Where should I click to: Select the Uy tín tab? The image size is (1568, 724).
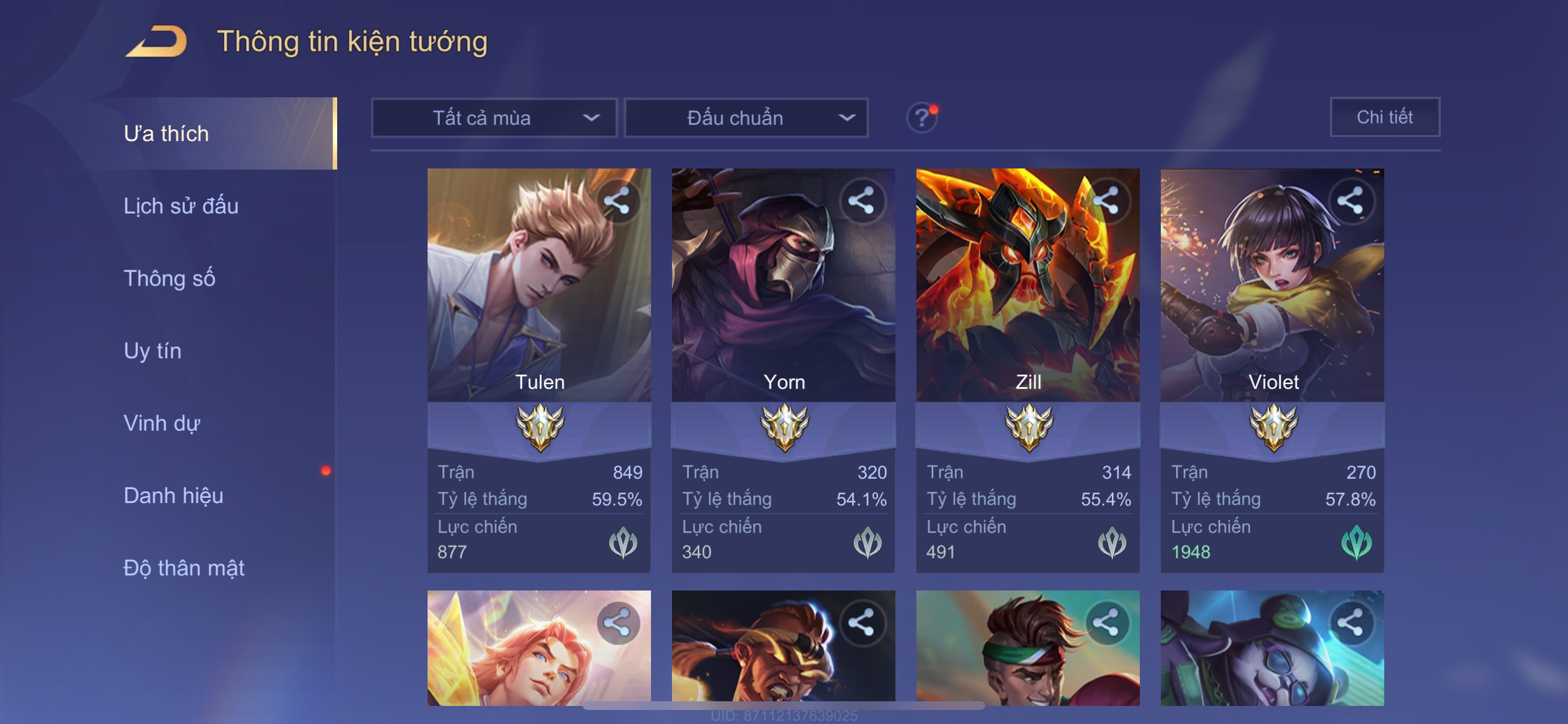pos(152,351)
